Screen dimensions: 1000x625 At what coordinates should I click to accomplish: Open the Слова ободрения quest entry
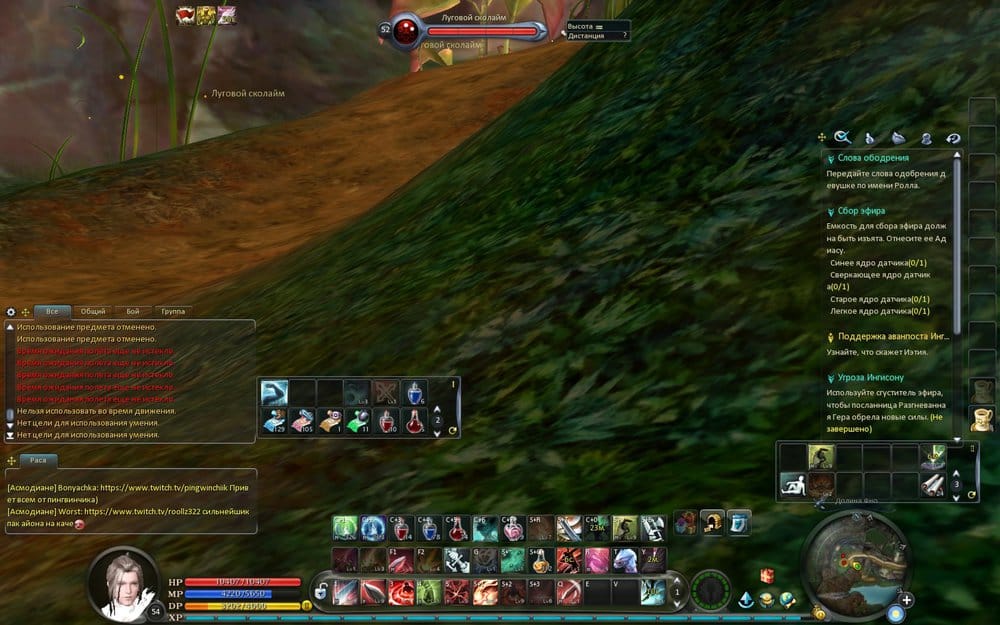[873, 158]
